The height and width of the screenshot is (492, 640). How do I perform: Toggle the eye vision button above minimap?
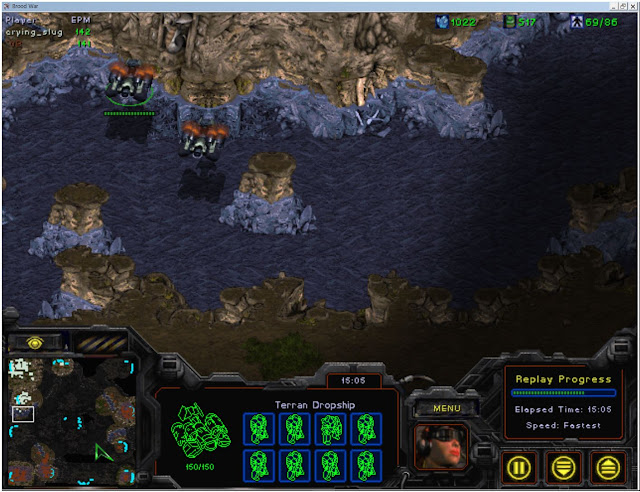(x=33, y=342)
